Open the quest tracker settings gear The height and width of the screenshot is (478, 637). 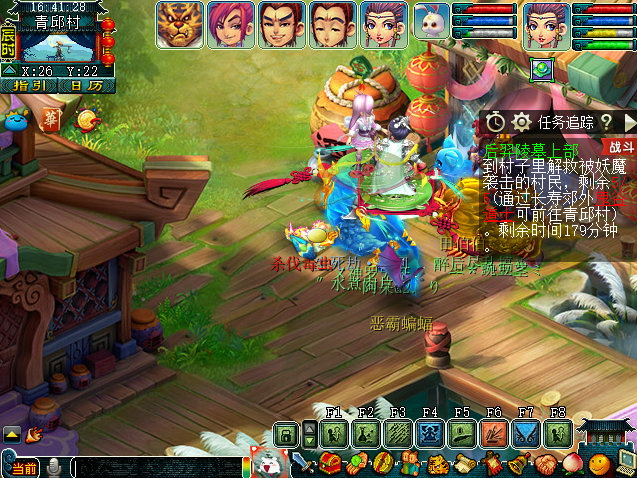521,122
